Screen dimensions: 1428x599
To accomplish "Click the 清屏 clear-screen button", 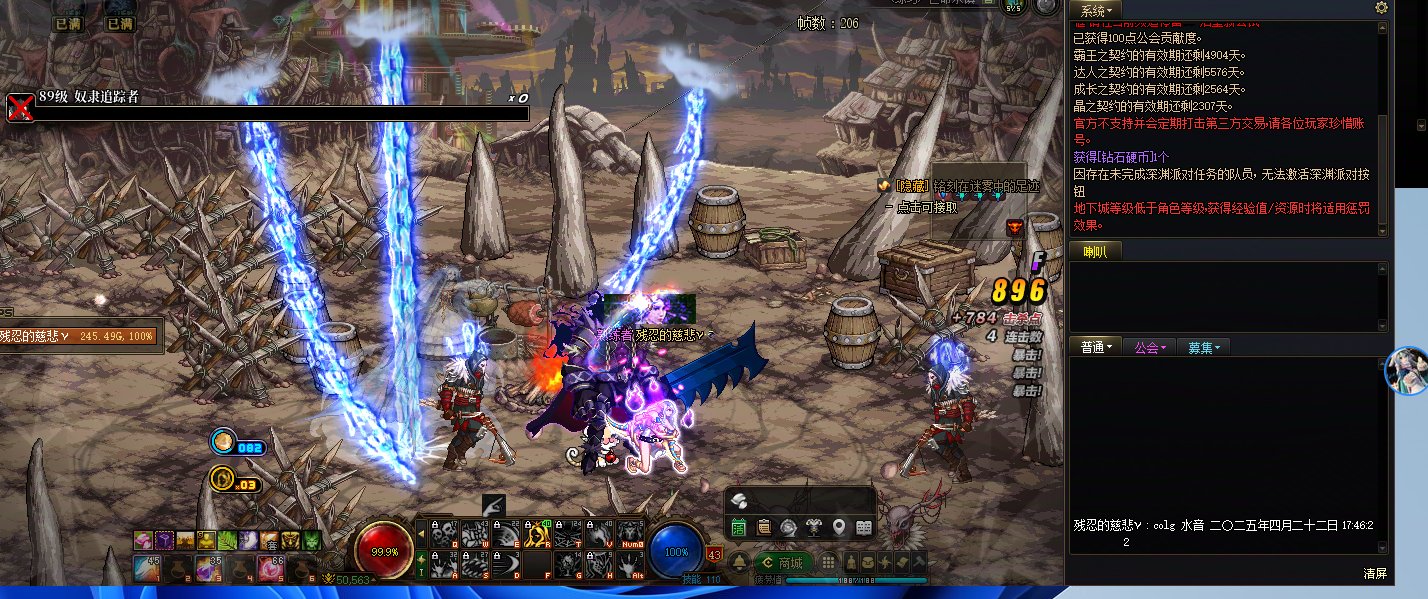I will (x=1375, y=574).
